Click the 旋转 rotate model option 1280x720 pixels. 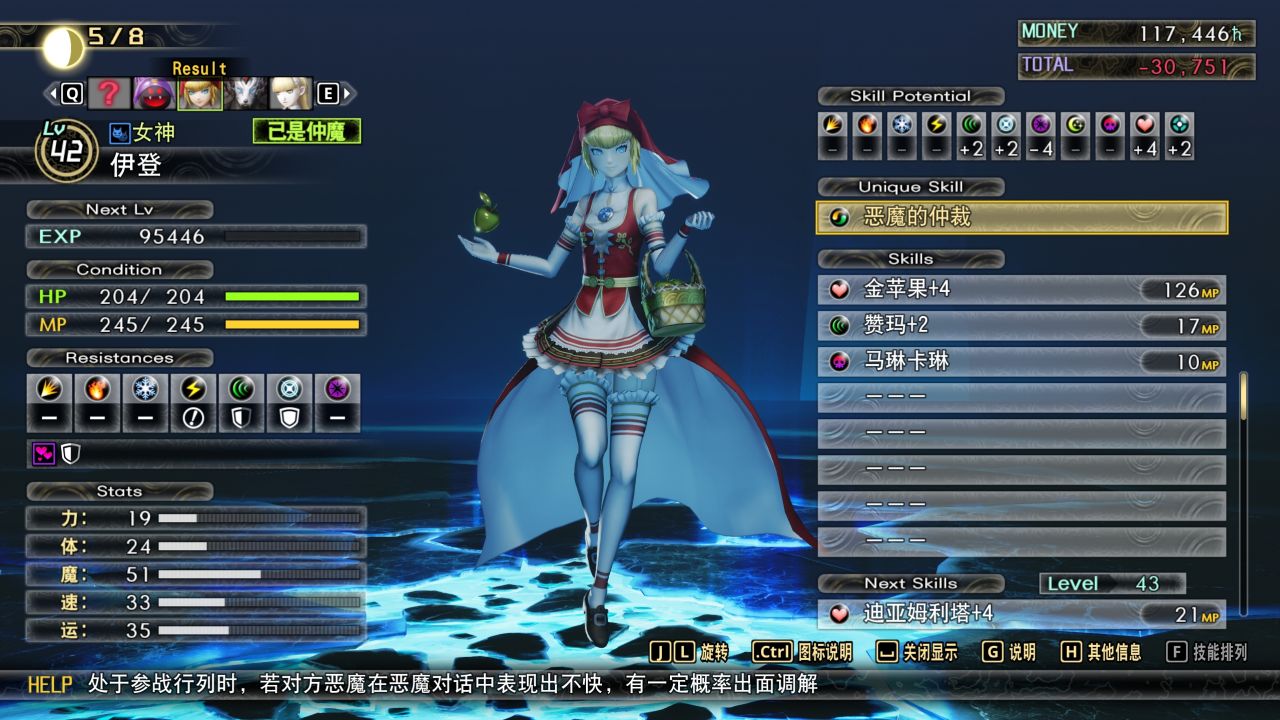(x=689, y=652)
